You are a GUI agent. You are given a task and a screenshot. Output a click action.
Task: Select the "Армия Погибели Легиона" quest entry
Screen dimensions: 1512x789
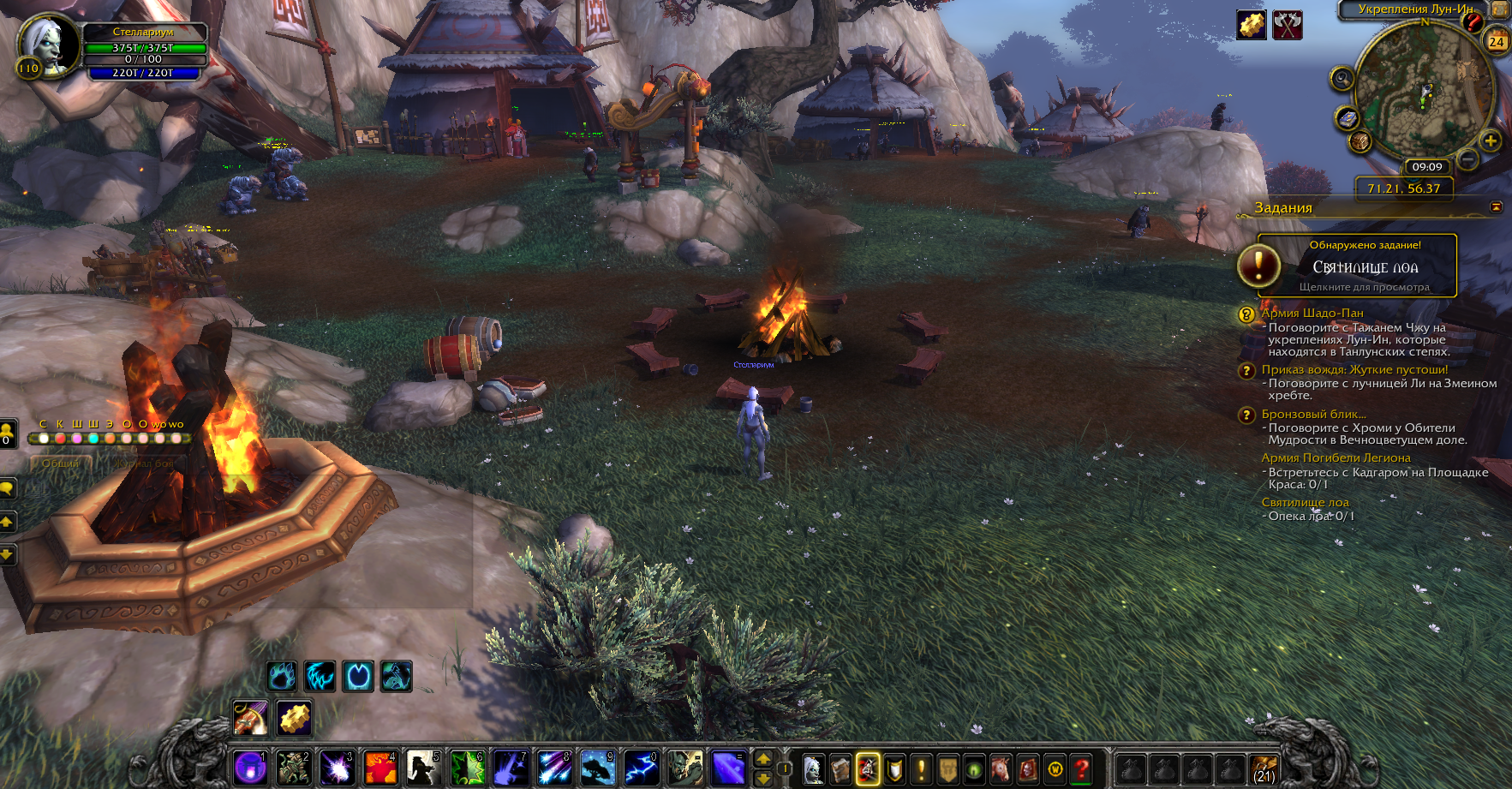coord(1336,458)
